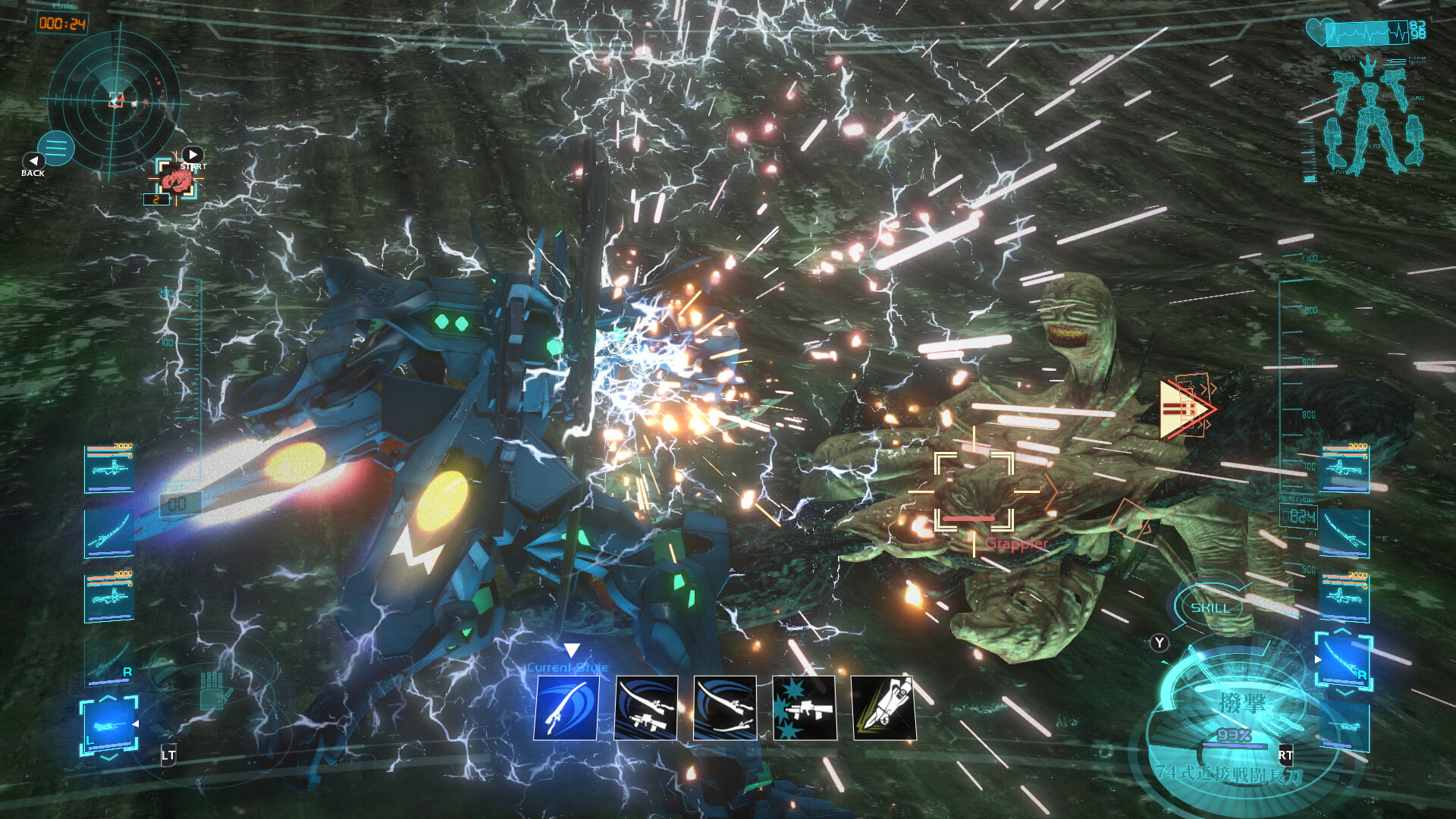
Task: Click the SKILL ability icon
Action: point(1210,607)
